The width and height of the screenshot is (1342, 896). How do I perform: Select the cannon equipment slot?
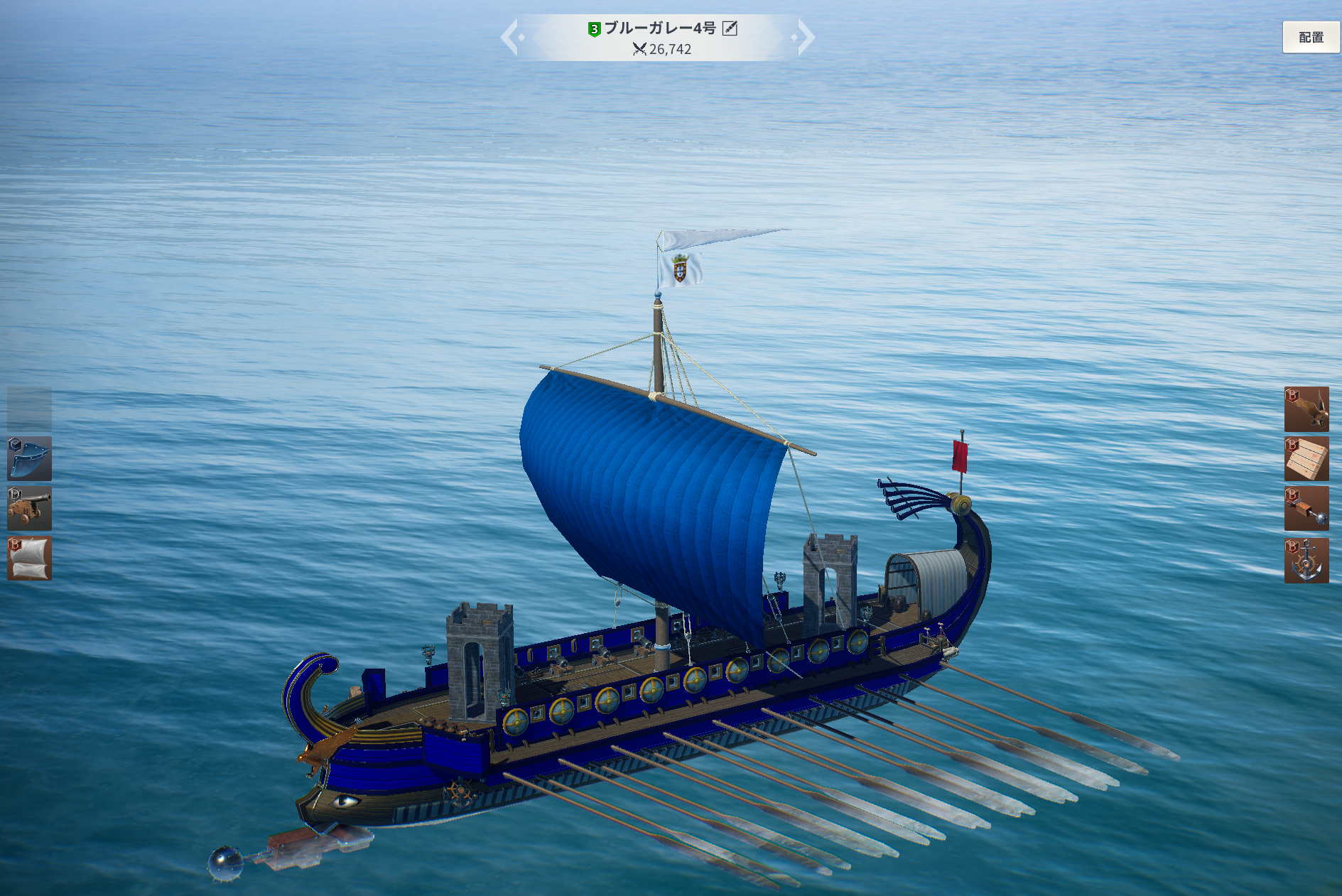coord(29,509)
